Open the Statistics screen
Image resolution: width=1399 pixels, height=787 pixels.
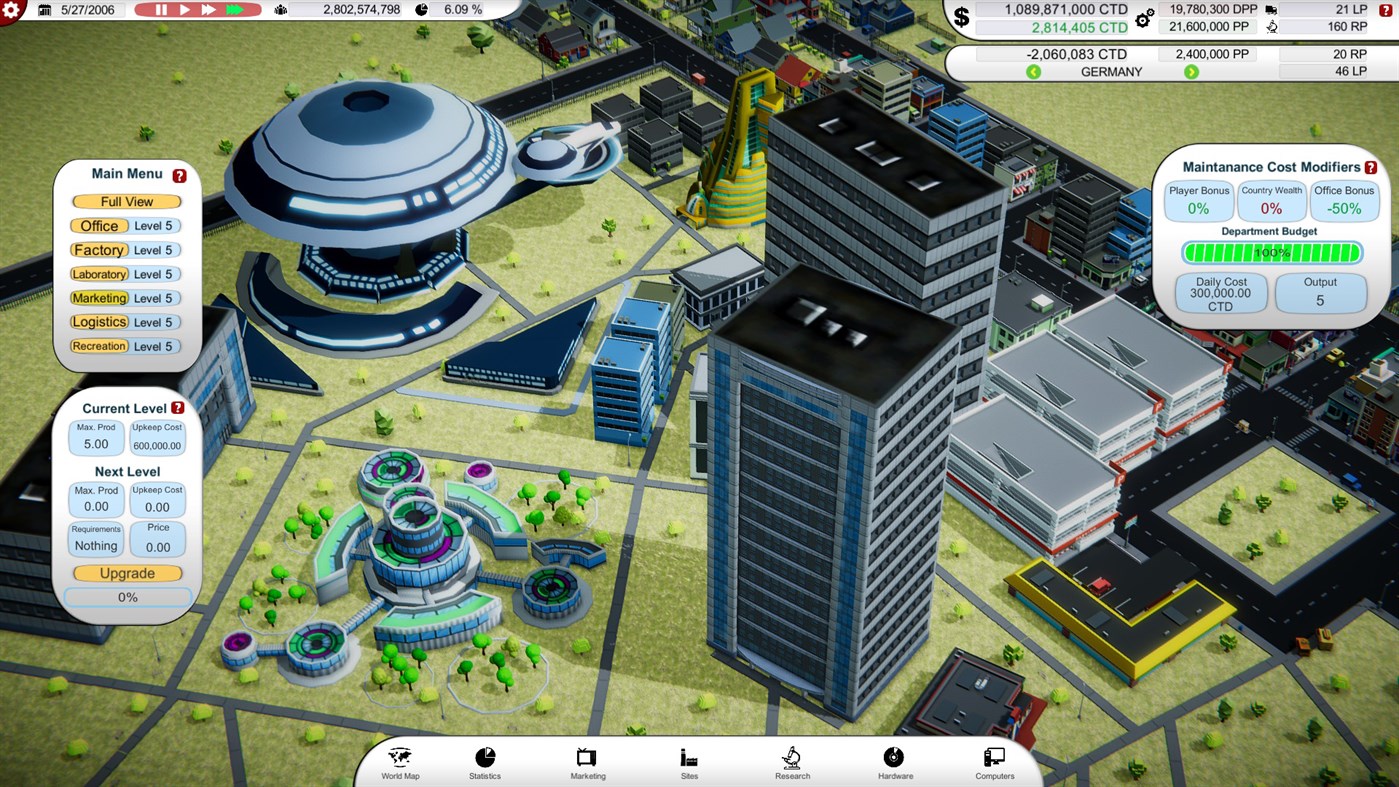click(485, 762)
